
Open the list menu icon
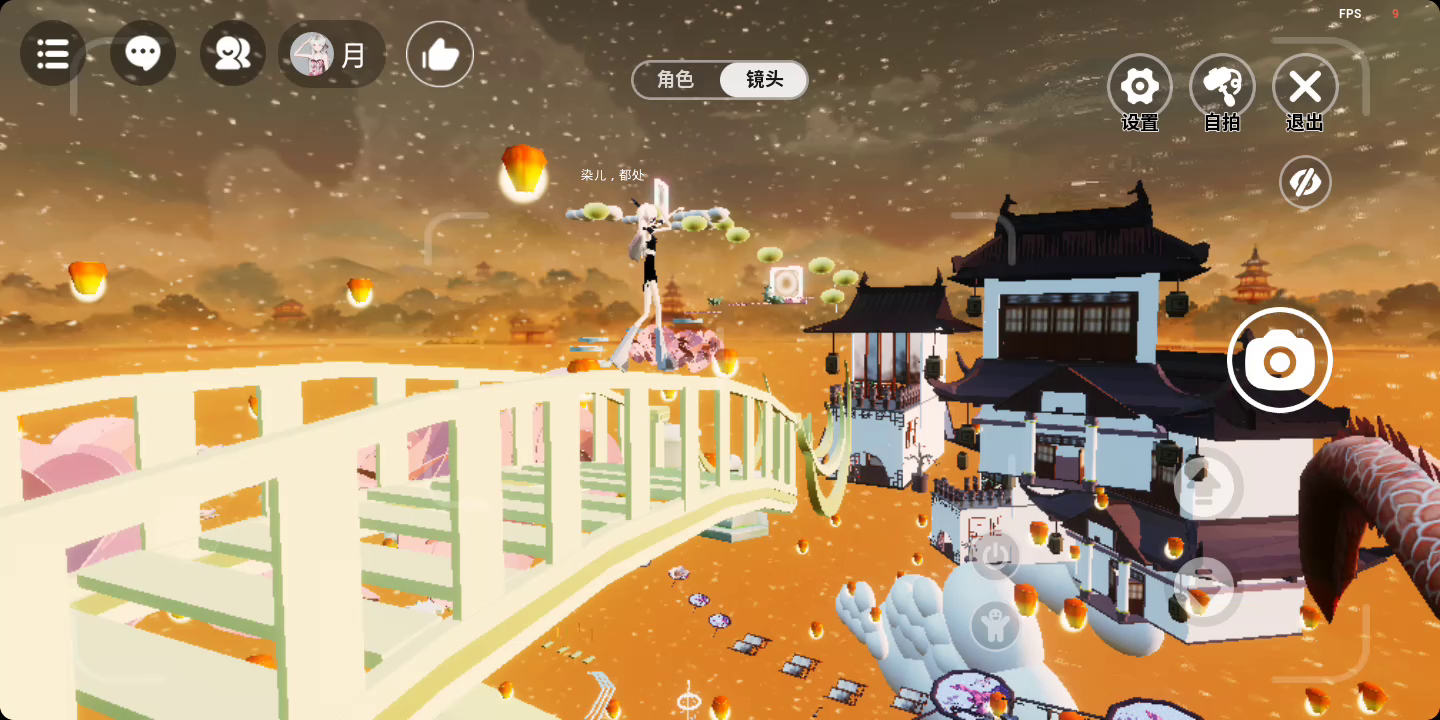(52, 53)
